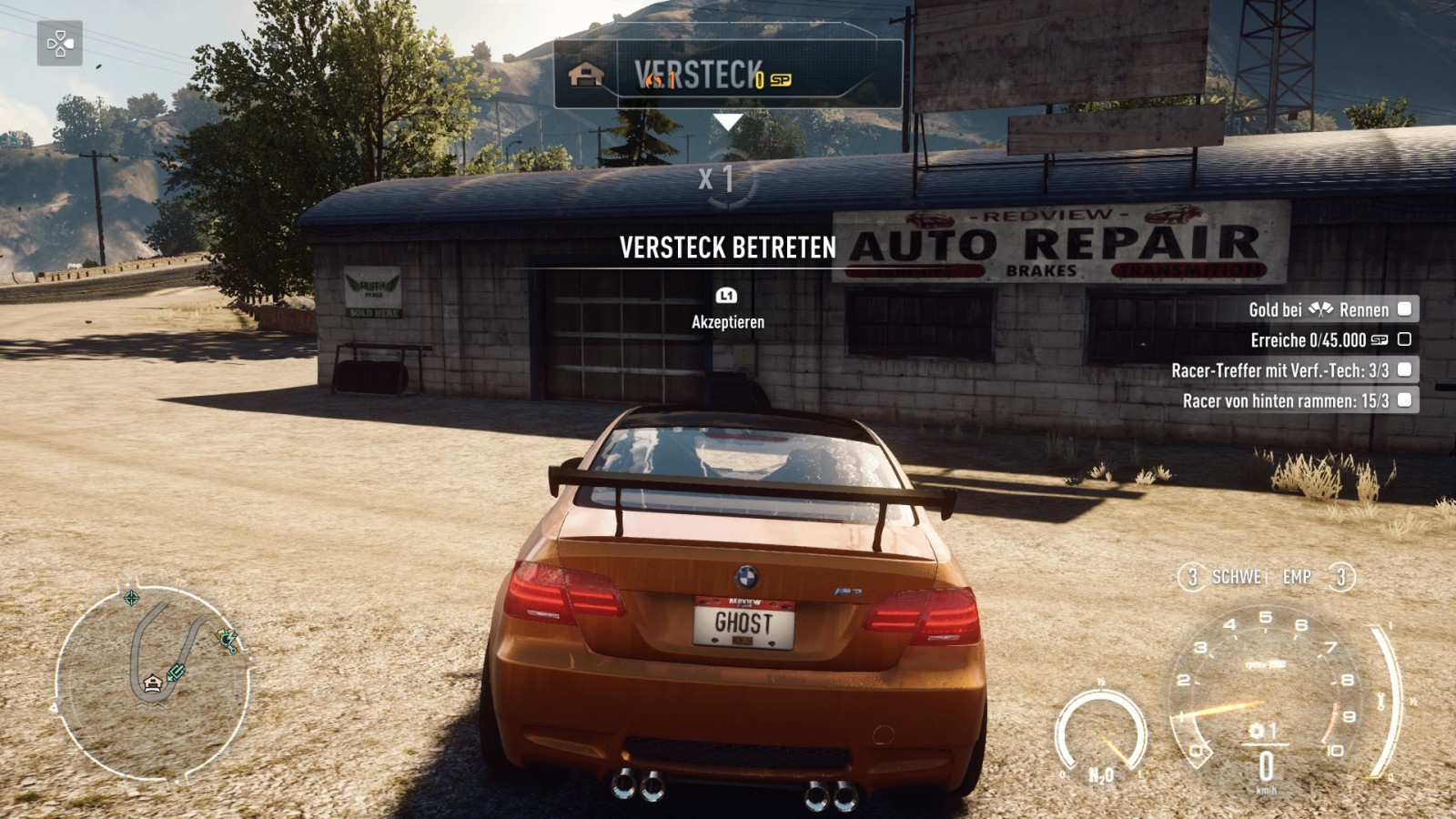
Task: Click the controller icon overlay button
Action: 59,43
